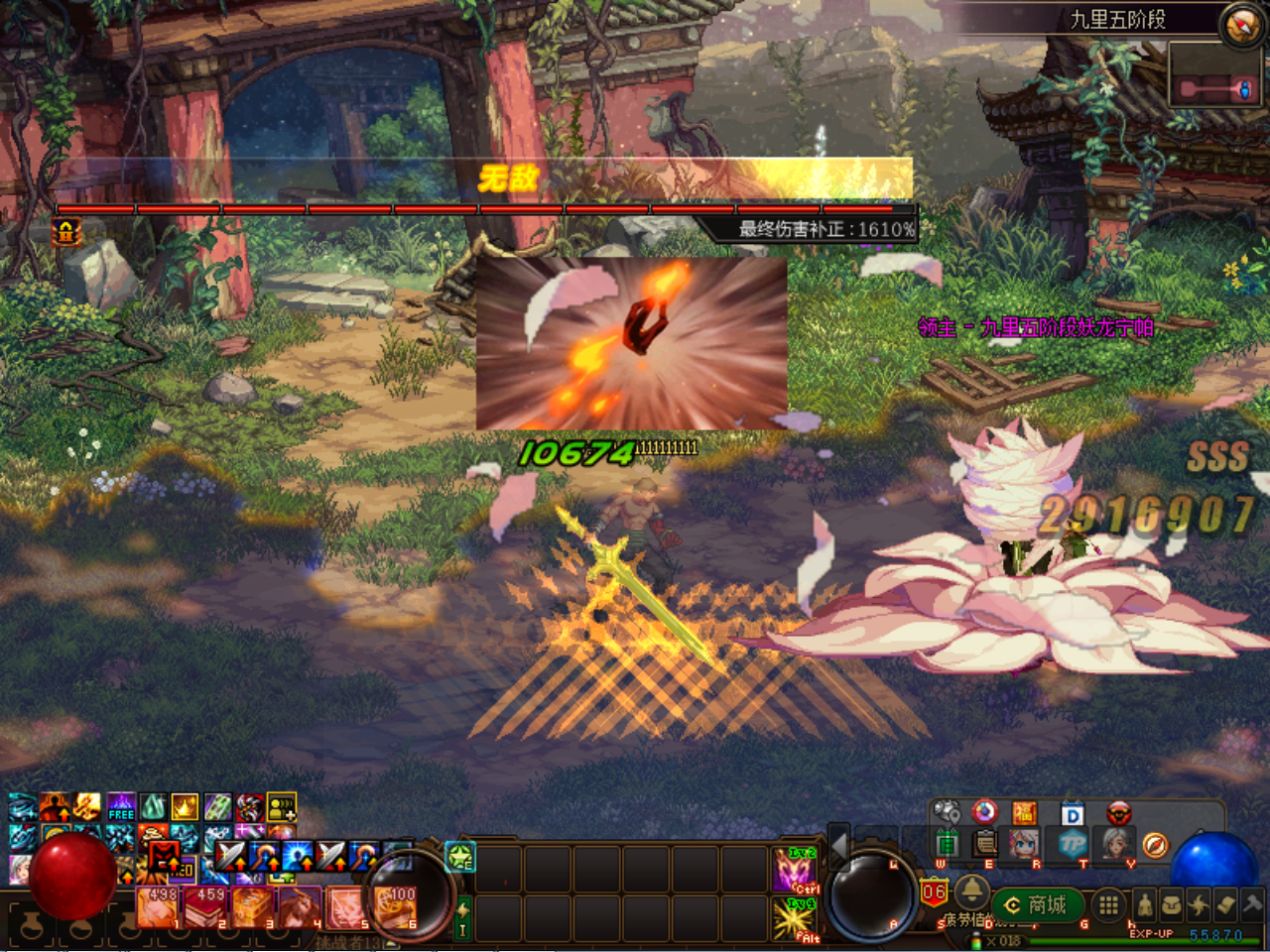
Task: Click the green star skill icon
Action: click(x=461, y=857)
